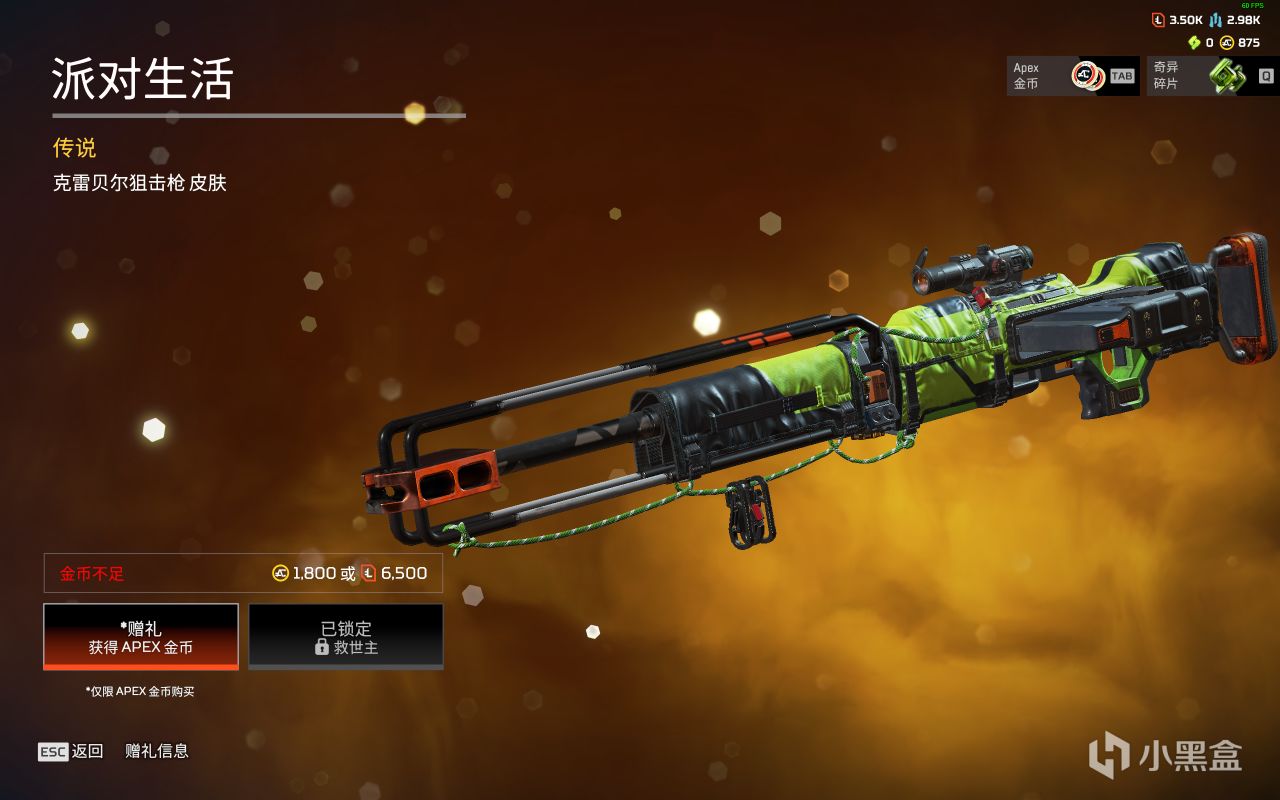The width and height of the screenshot is (1280, 800).
Task: Open 赠礼信息 gift information
Action: tap(157, 751)
